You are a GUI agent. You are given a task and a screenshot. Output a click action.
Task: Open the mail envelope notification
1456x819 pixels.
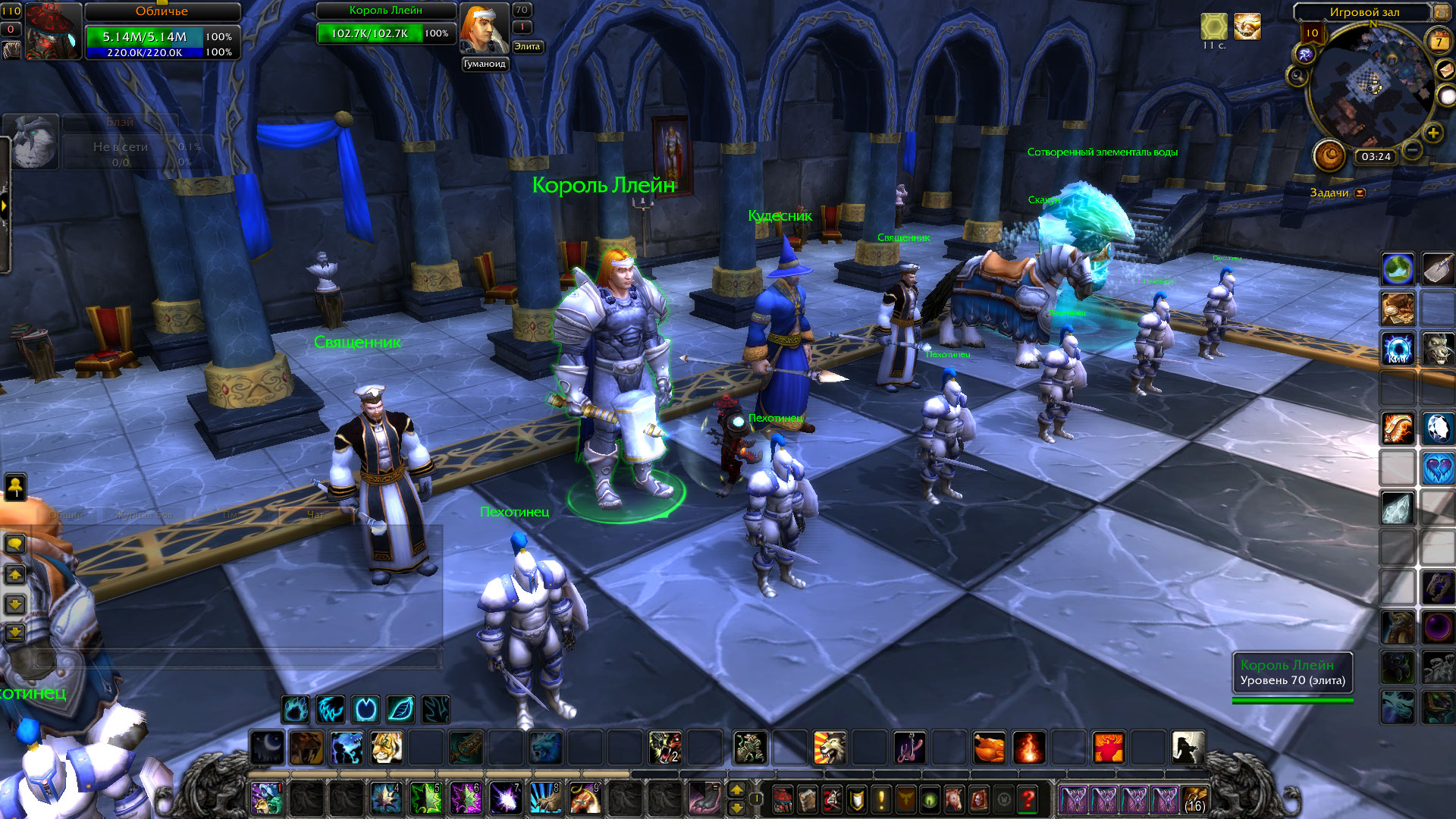point(1447,69)
